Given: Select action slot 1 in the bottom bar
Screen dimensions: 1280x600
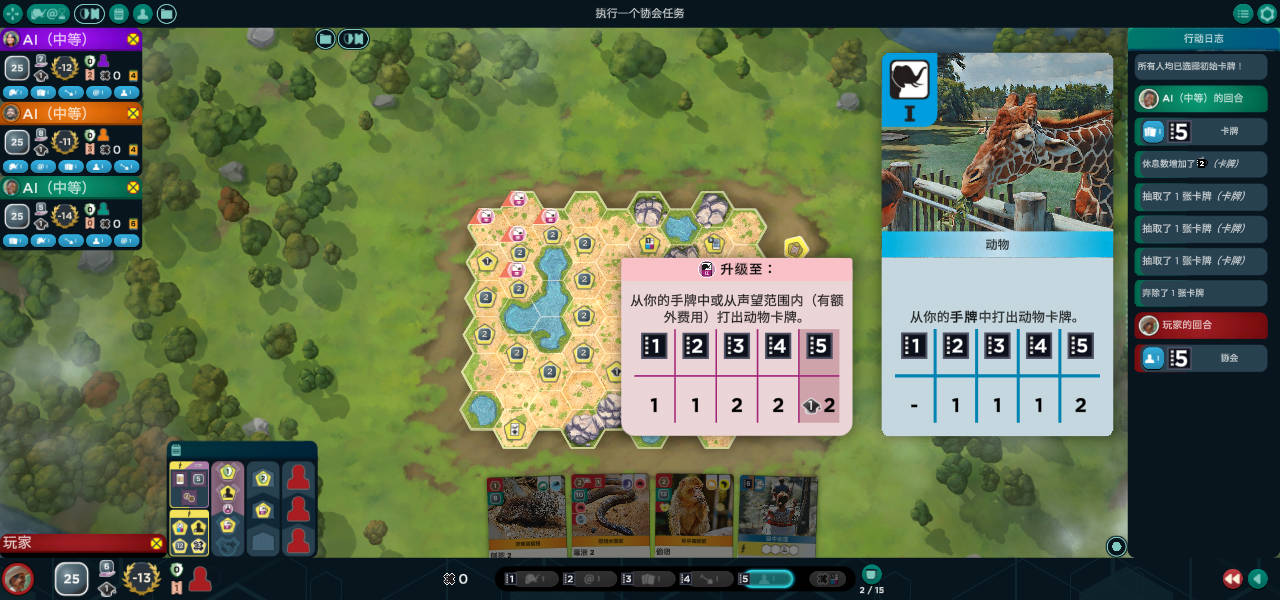Looking at the screenshot, I should [530, 578].
